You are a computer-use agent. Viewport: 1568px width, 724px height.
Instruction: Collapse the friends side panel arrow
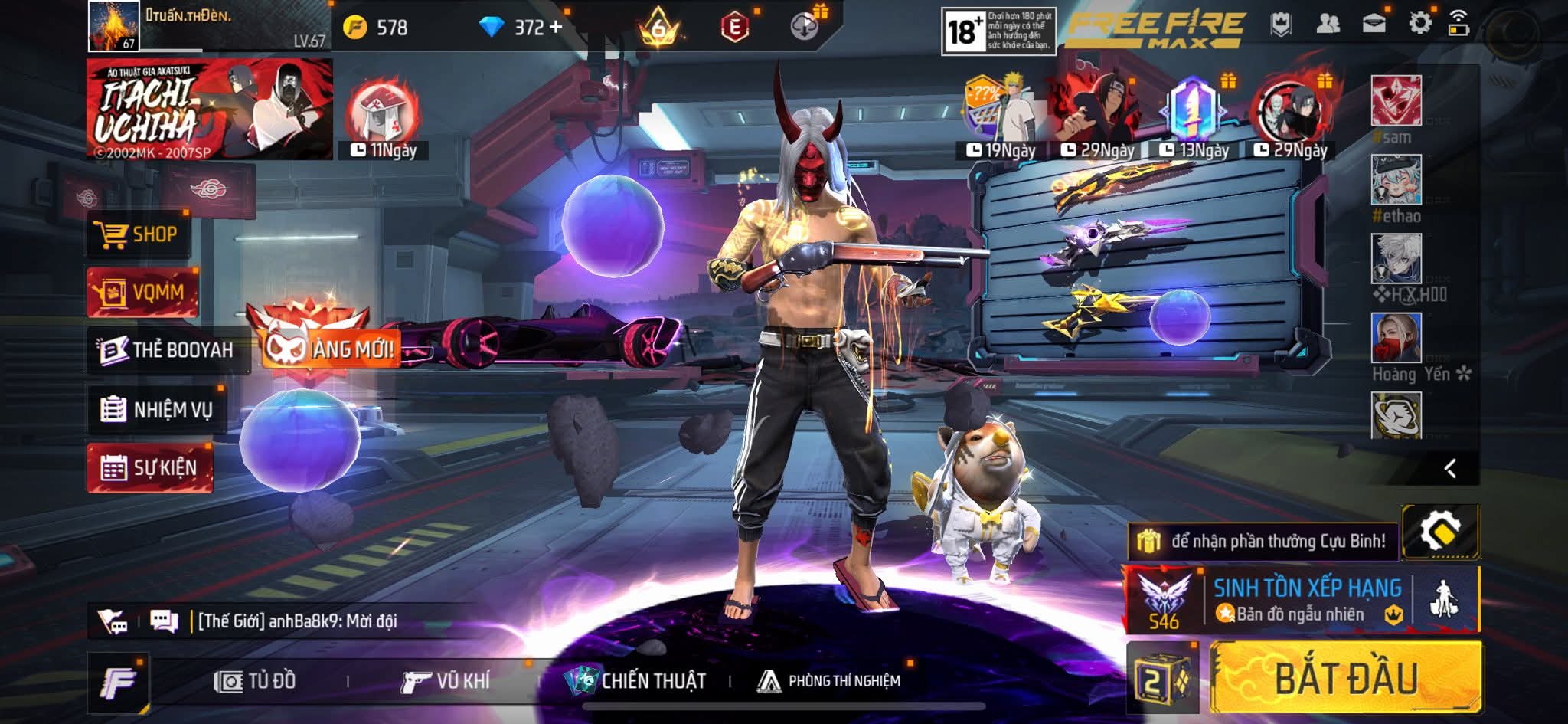pos(1449,468)
